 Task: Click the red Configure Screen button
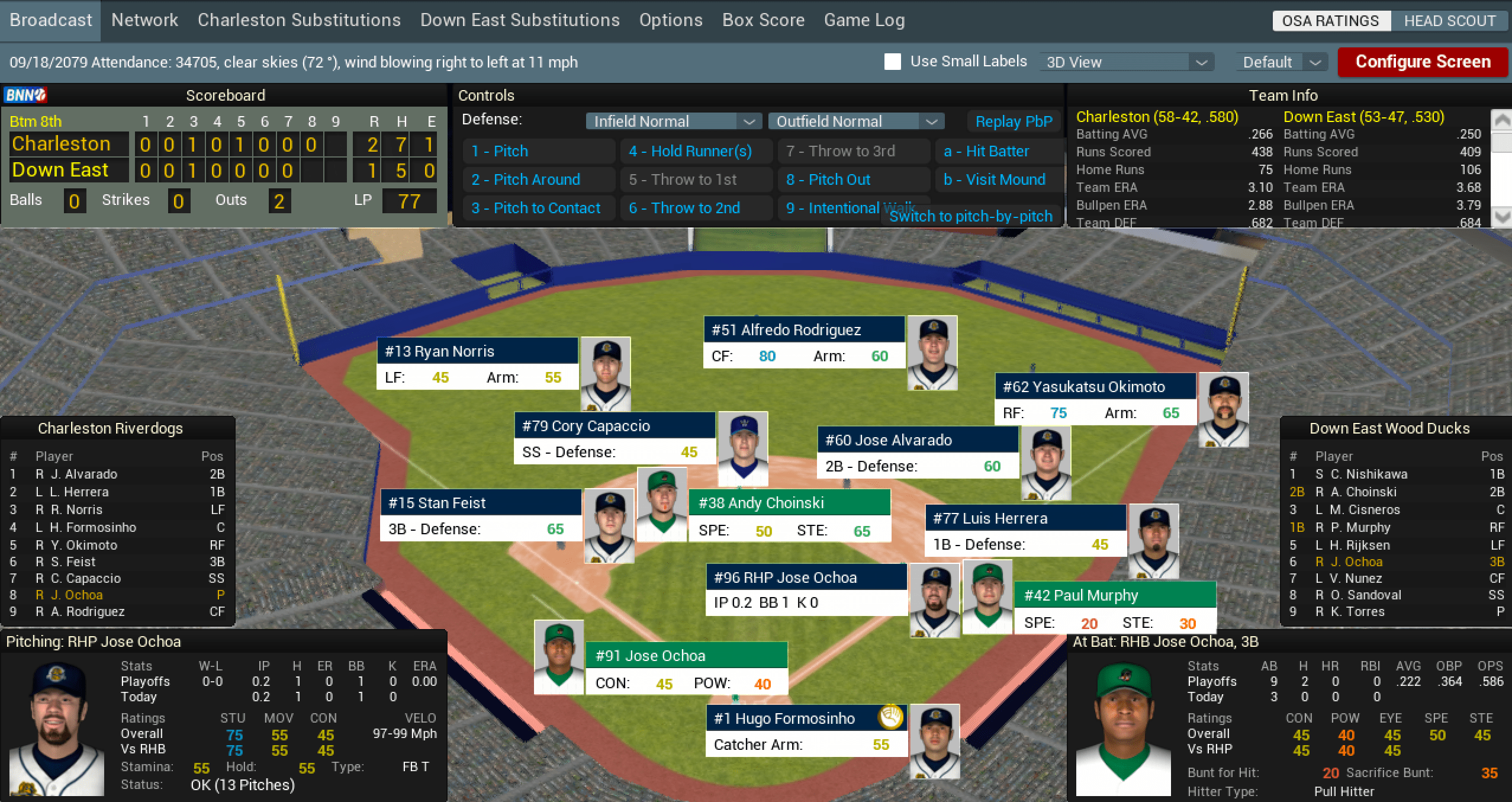(1423, 62)
